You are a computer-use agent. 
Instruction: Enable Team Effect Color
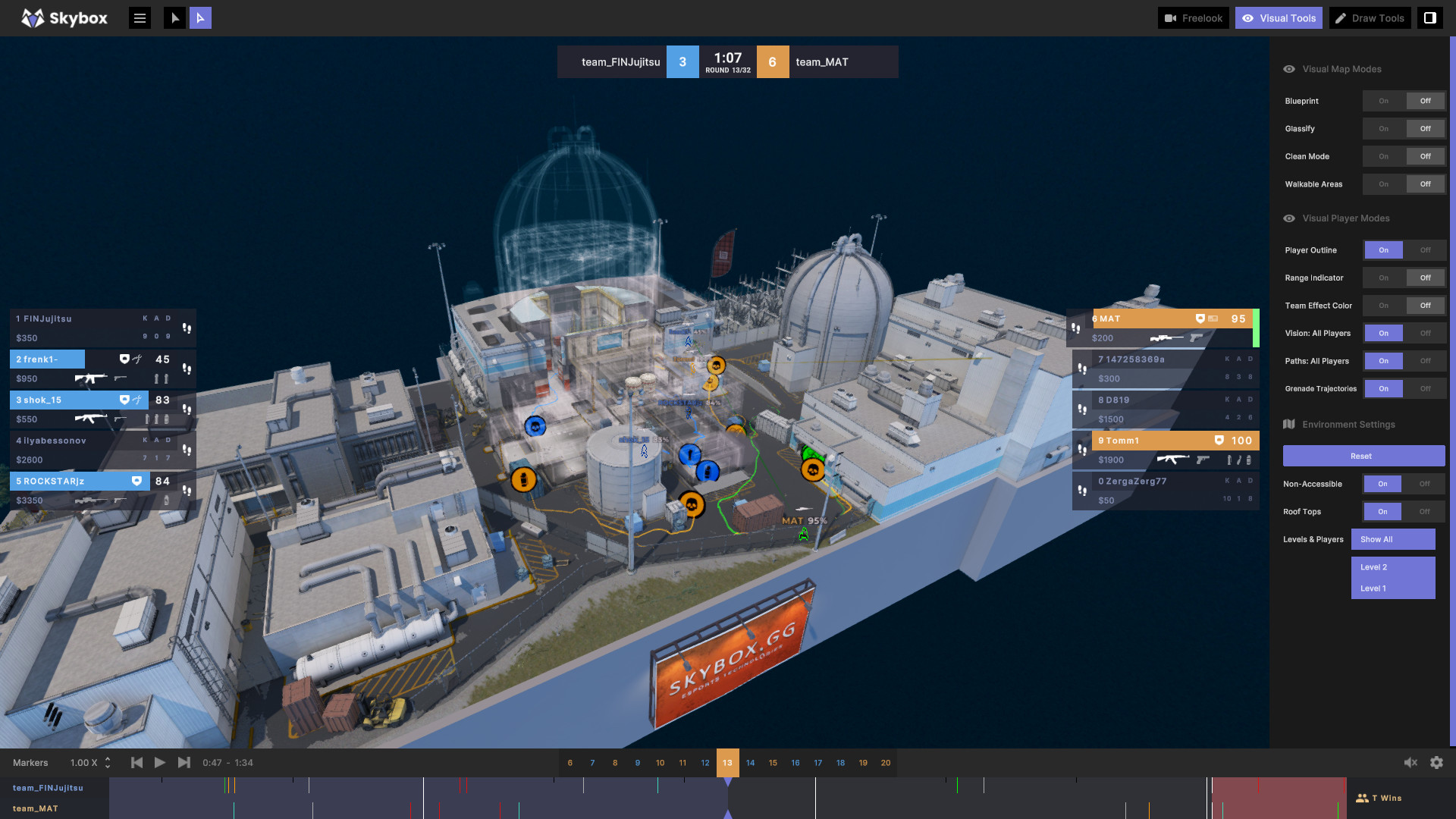coord(1383,305)
